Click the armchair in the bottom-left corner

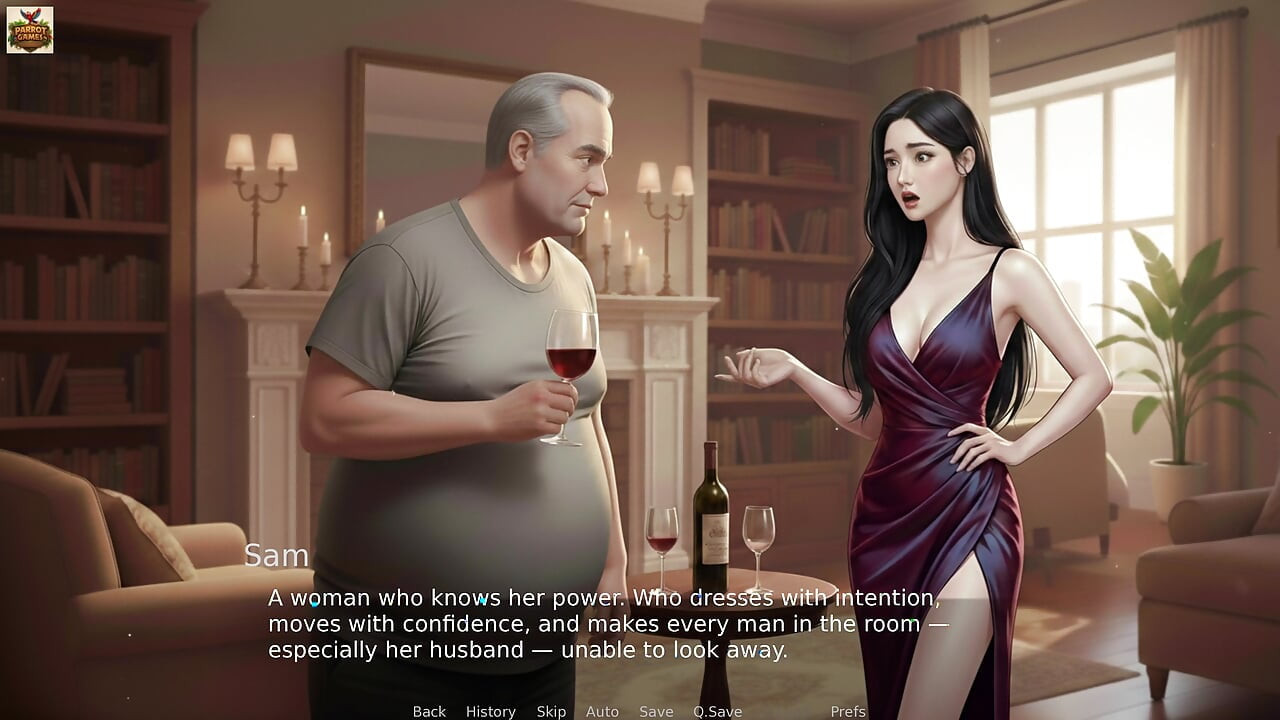click(x=110, y=620)
